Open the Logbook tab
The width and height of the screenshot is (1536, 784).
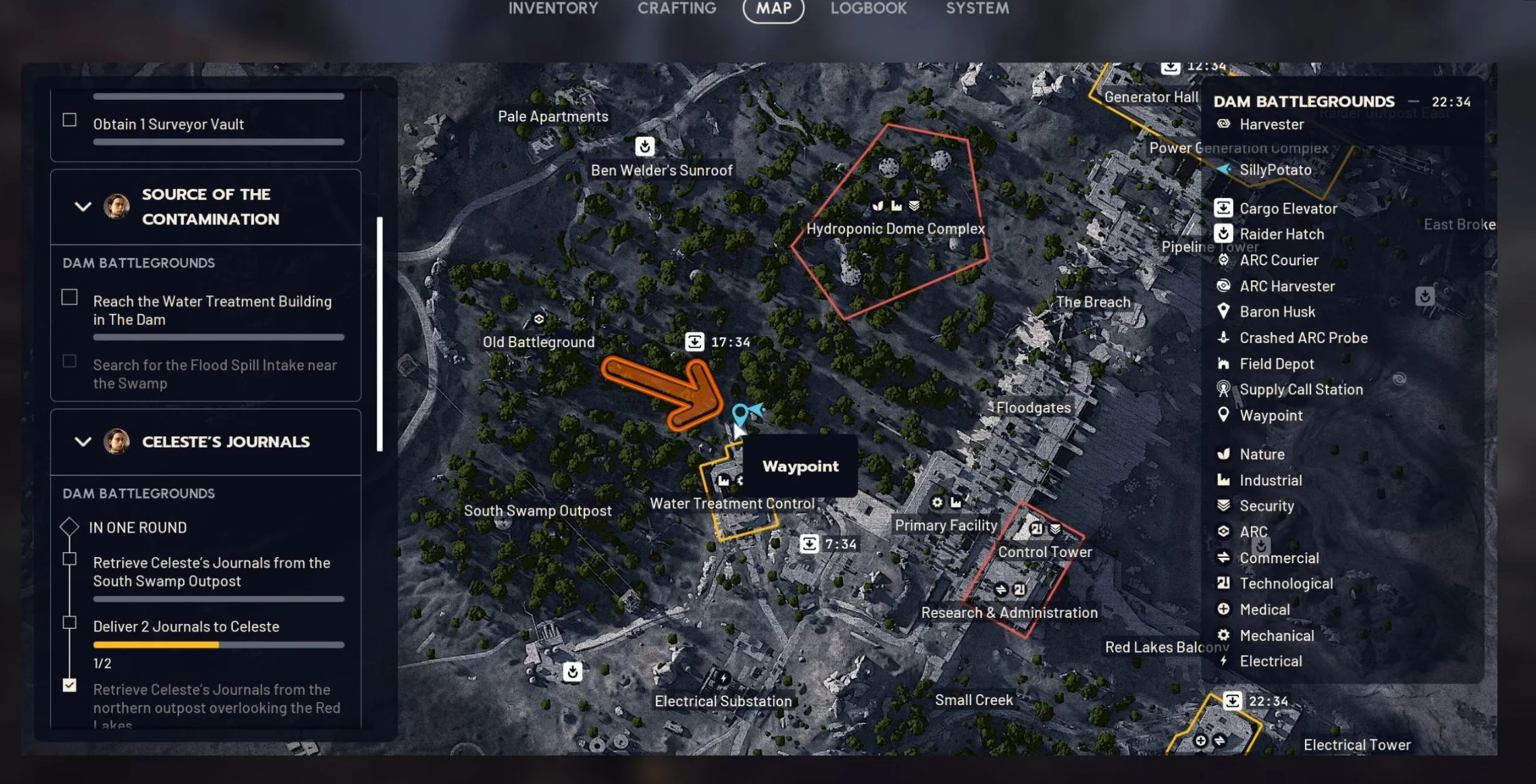coord(868,9)
